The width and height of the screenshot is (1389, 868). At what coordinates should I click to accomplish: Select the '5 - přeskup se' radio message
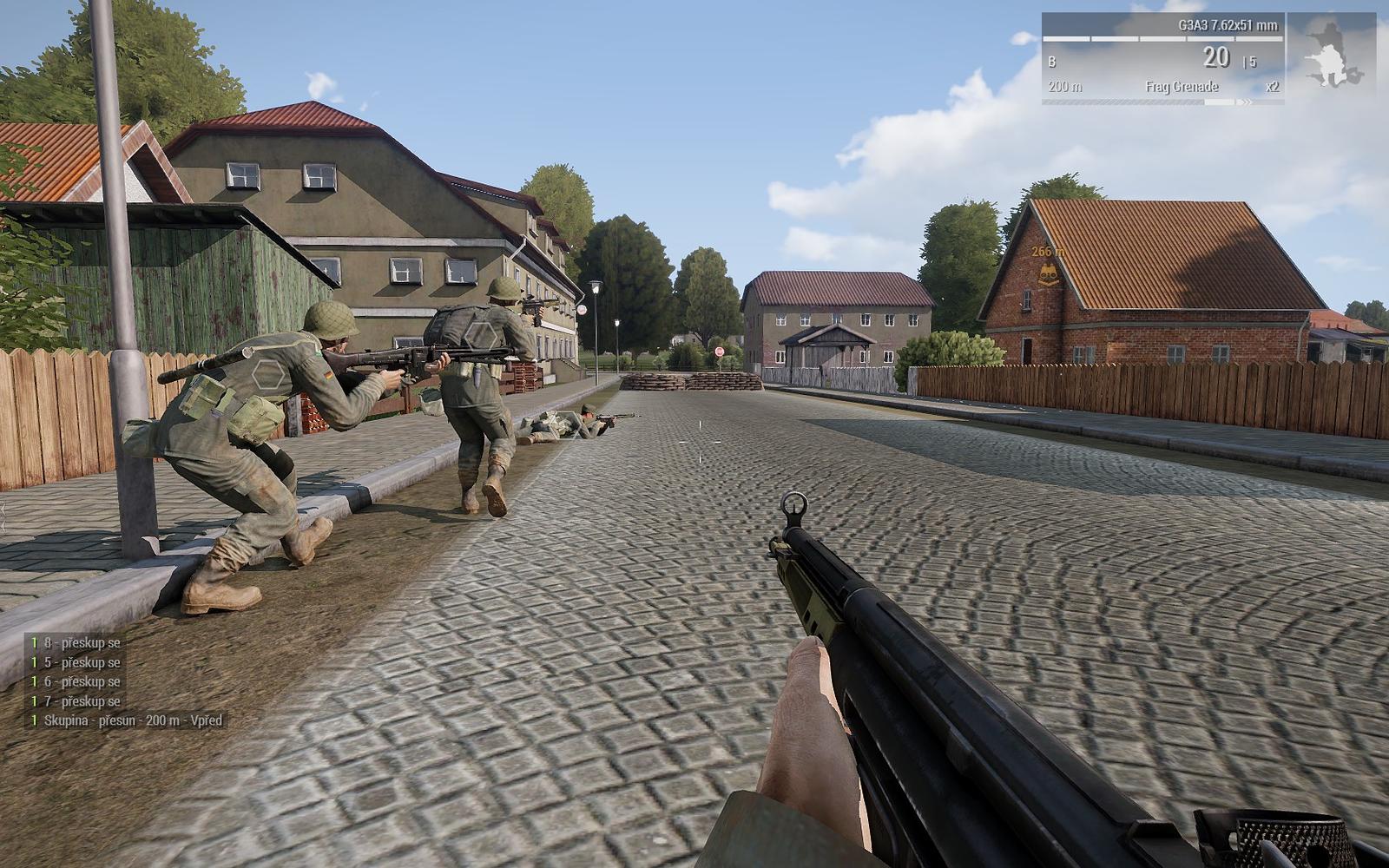tap(82, 663)
